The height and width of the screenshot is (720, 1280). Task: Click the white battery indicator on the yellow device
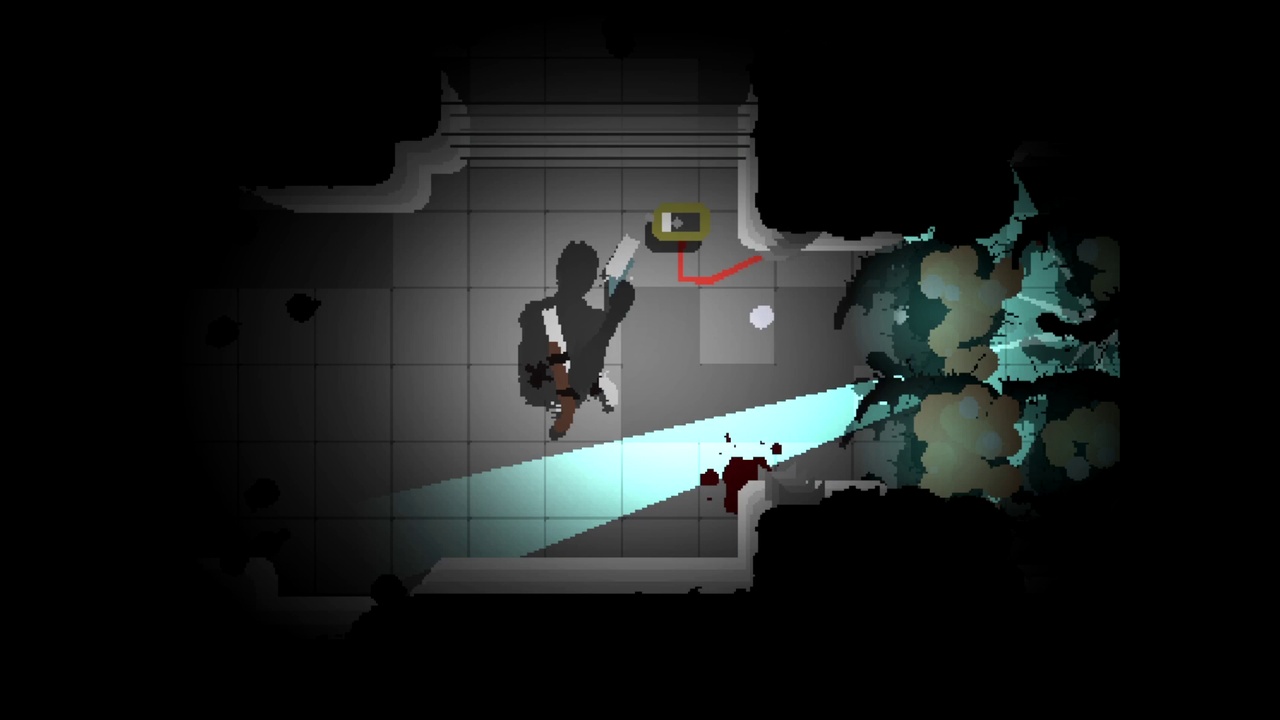(666, 222)
